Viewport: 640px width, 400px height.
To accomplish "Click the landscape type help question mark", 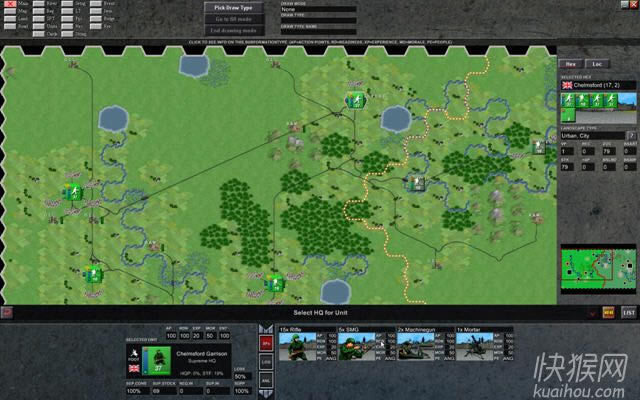I will pyautogui.click(x=631, y=136).
